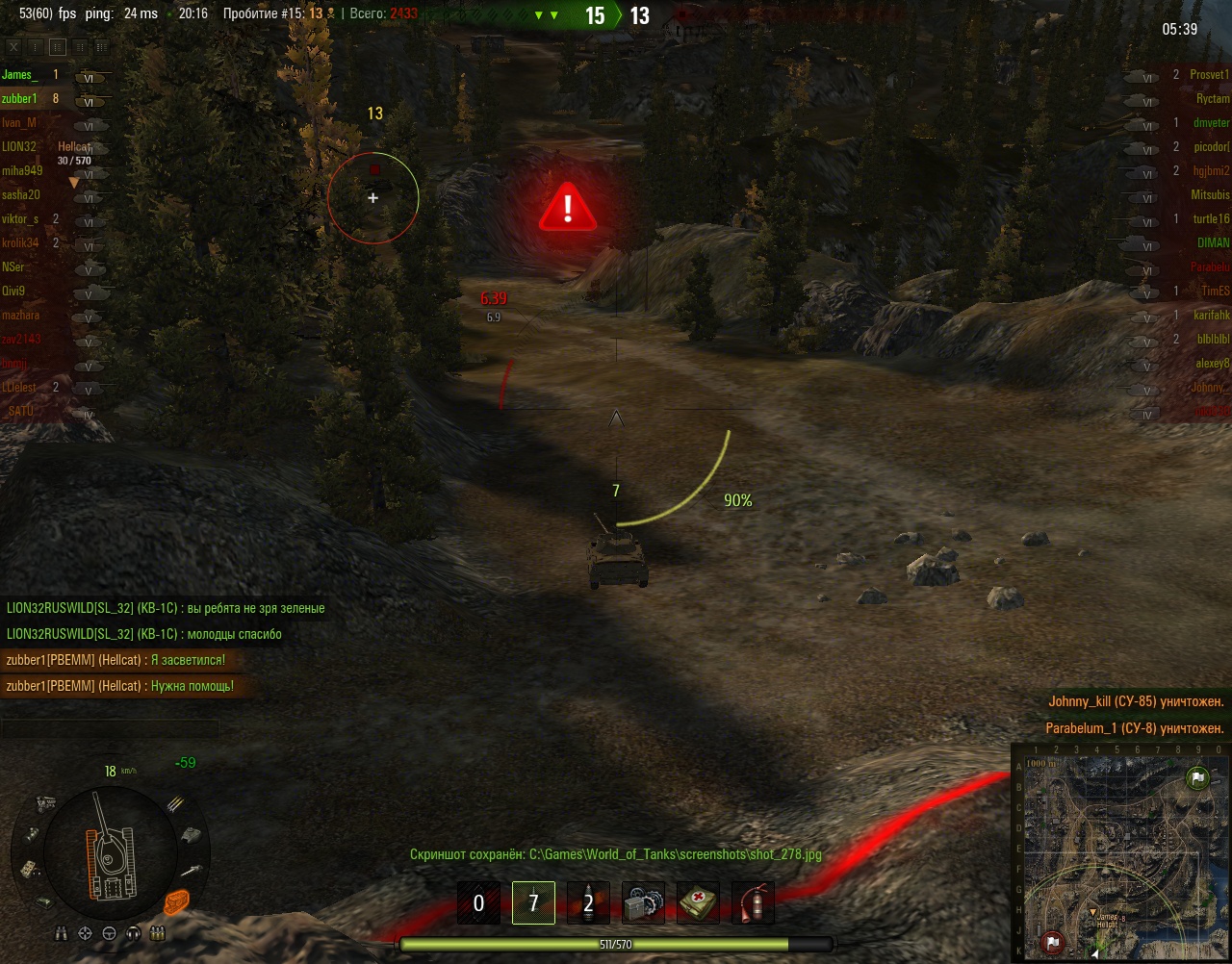Select zubber1 in the team list
Screen dimensions: 1232x964
click(x=19, y=98)
